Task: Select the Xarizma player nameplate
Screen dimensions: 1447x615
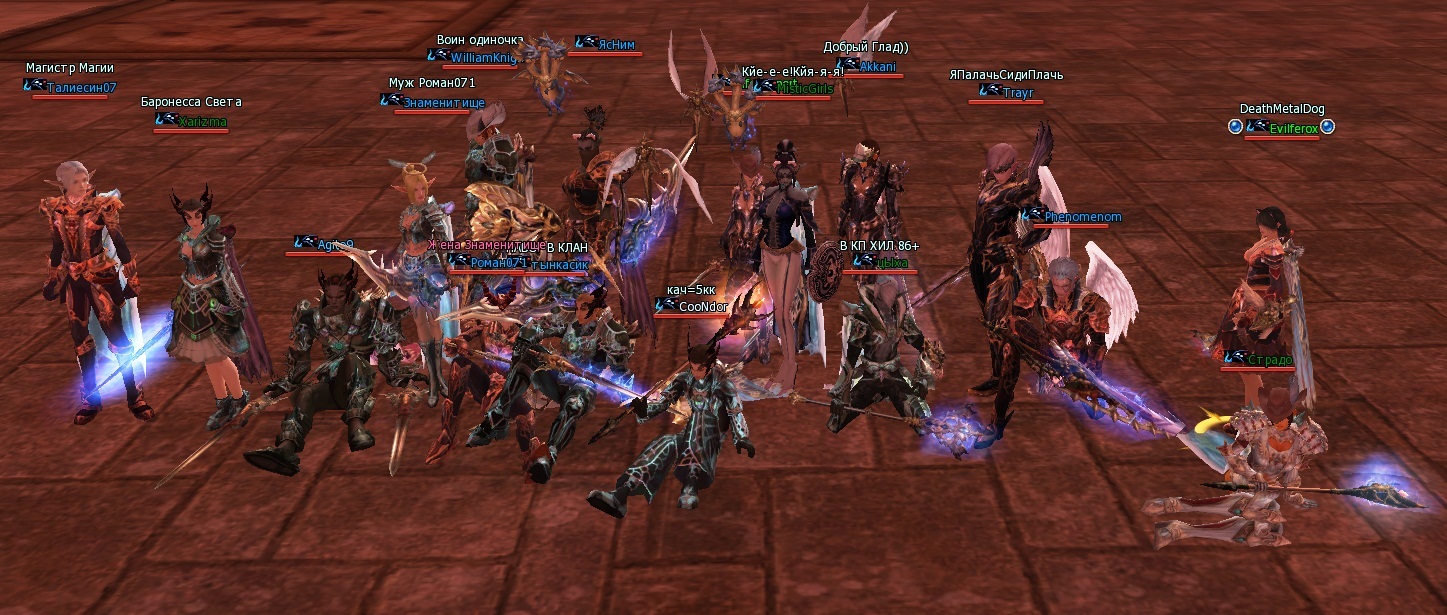Action: click(x=202, y=121)
